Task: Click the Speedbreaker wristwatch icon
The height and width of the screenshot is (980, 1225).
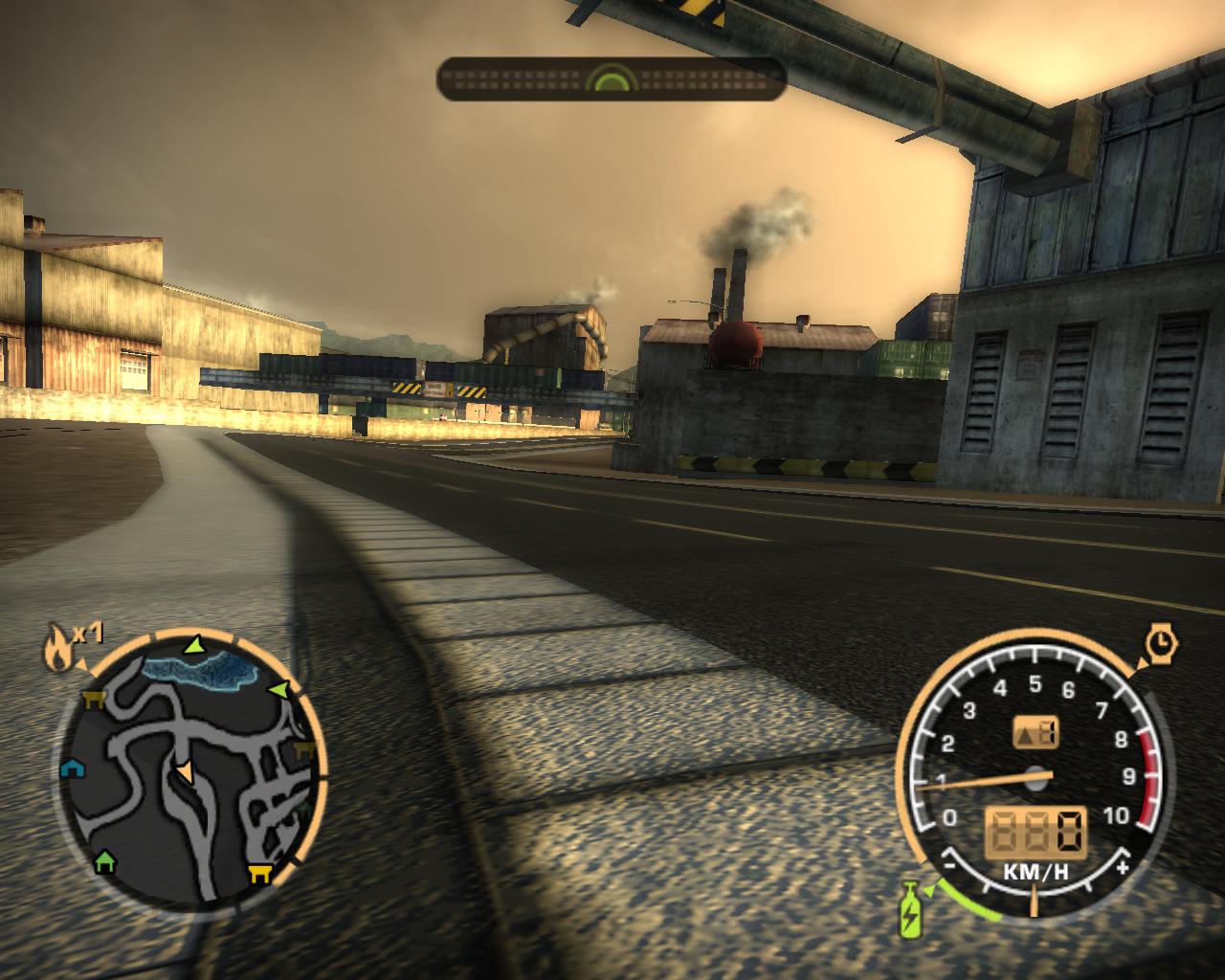Action: point(1161,643)
